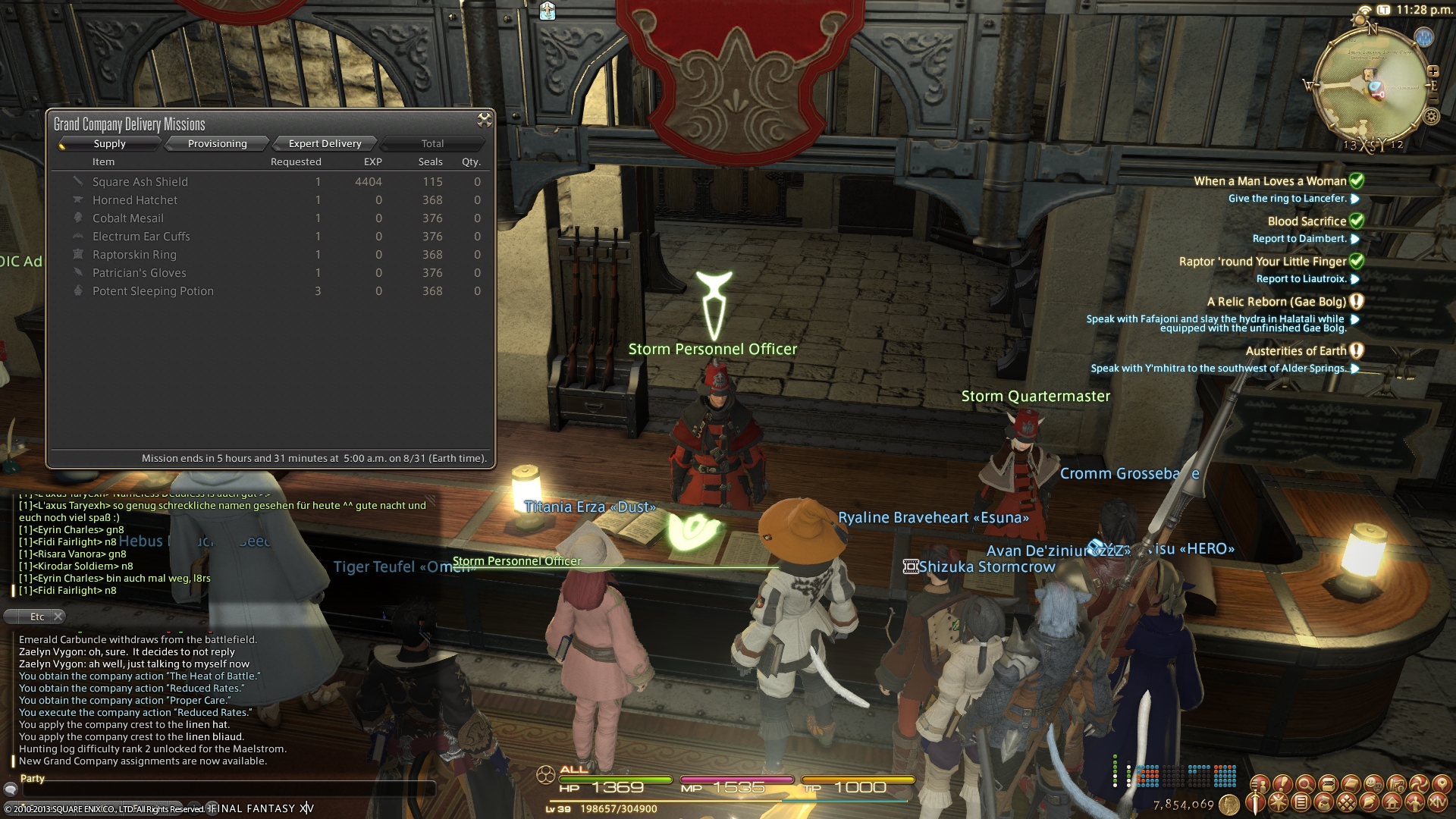Open the magnifying glass search menu
This screenshot has width=1456, height=819.
click(x=1305, y=783)
